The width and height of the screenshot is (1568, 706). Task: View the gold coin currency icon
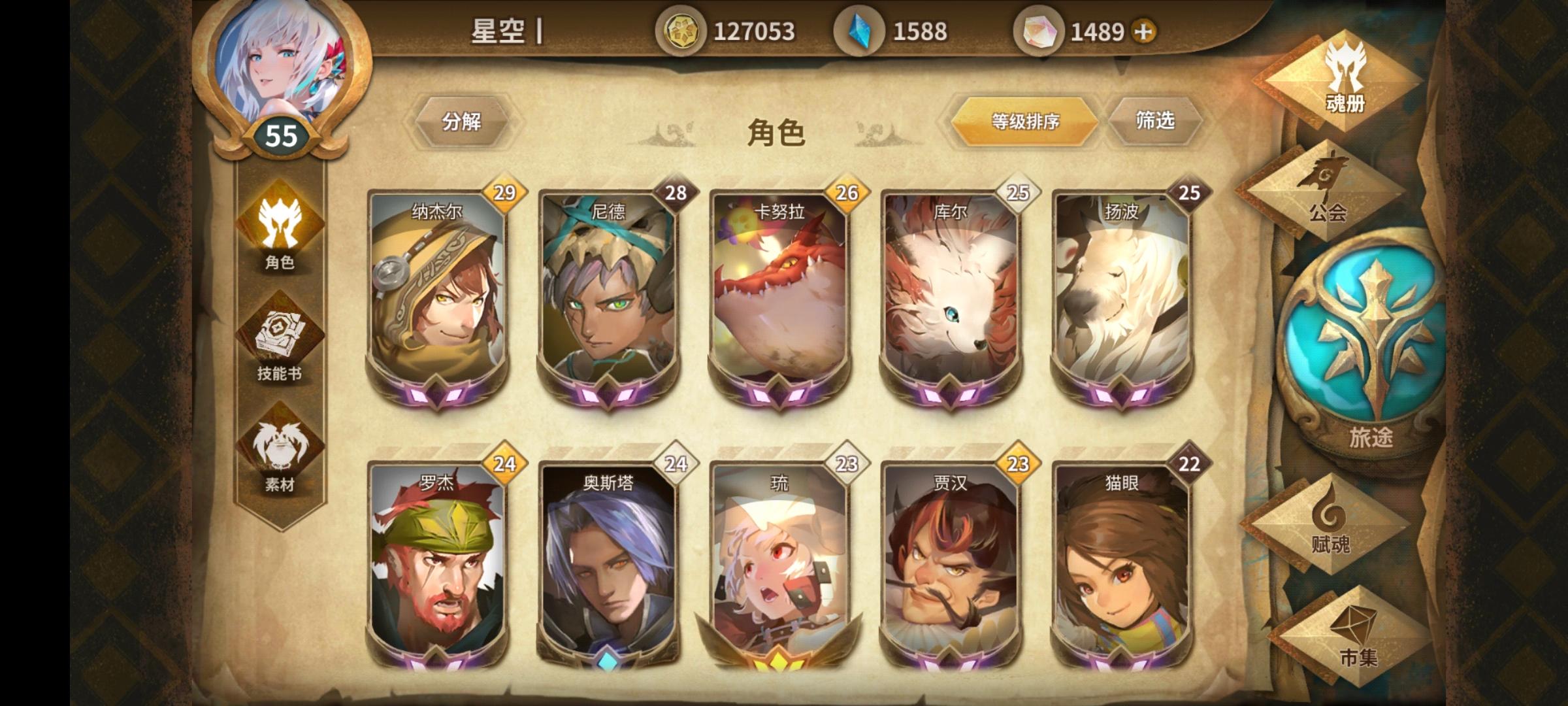click(679, 29)
